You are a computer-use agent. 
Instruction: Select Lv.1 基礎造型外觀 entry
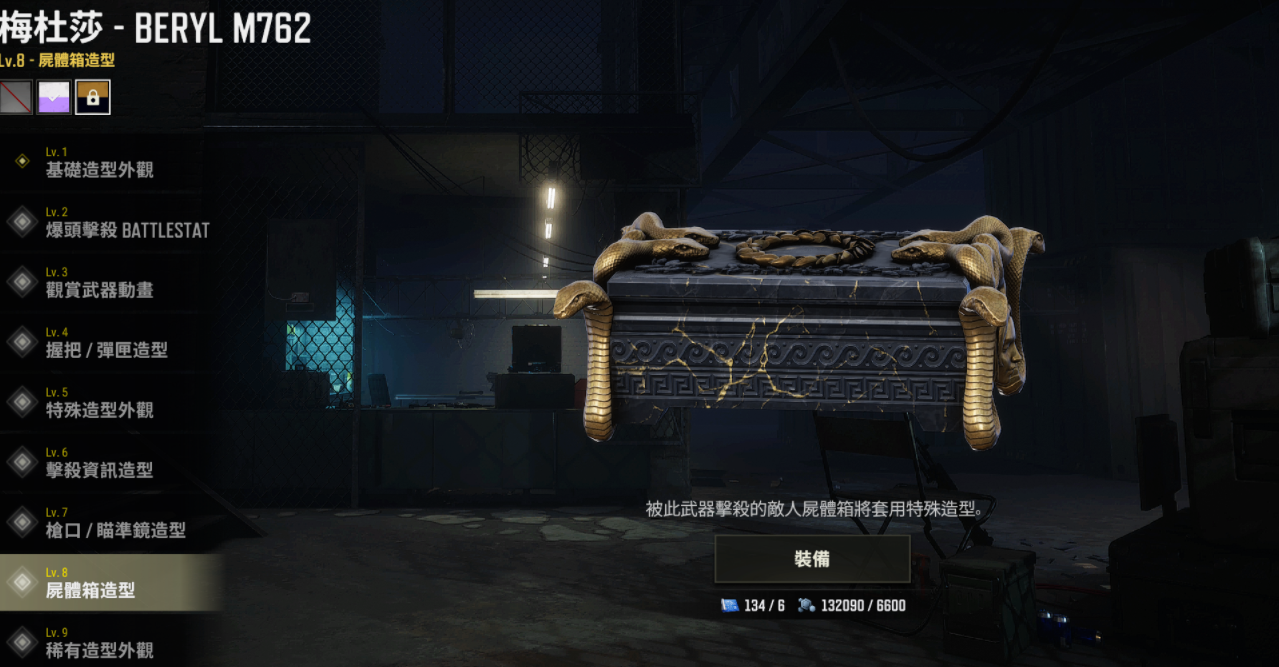point(100,162)
